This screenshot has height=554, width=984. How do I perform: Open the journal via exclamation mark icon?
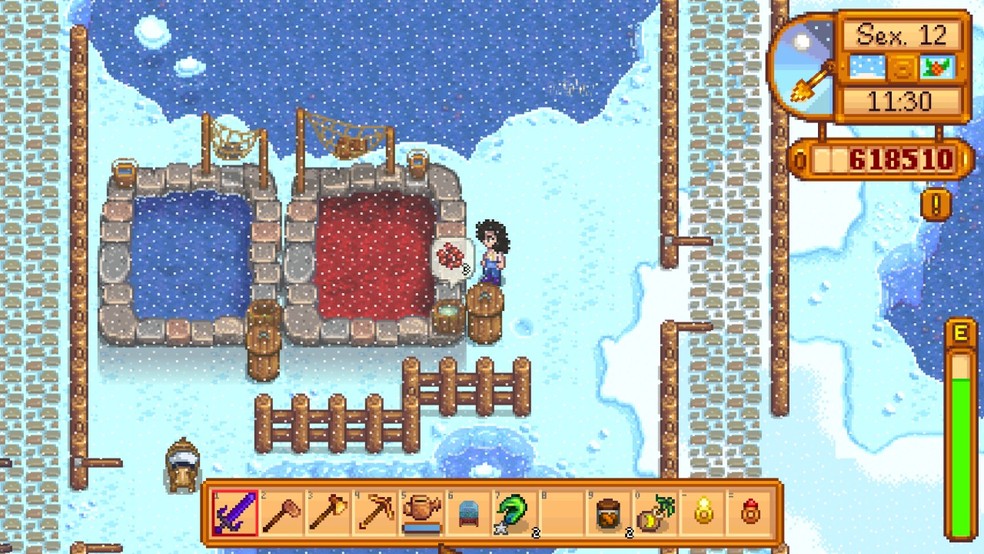point(935,204)
